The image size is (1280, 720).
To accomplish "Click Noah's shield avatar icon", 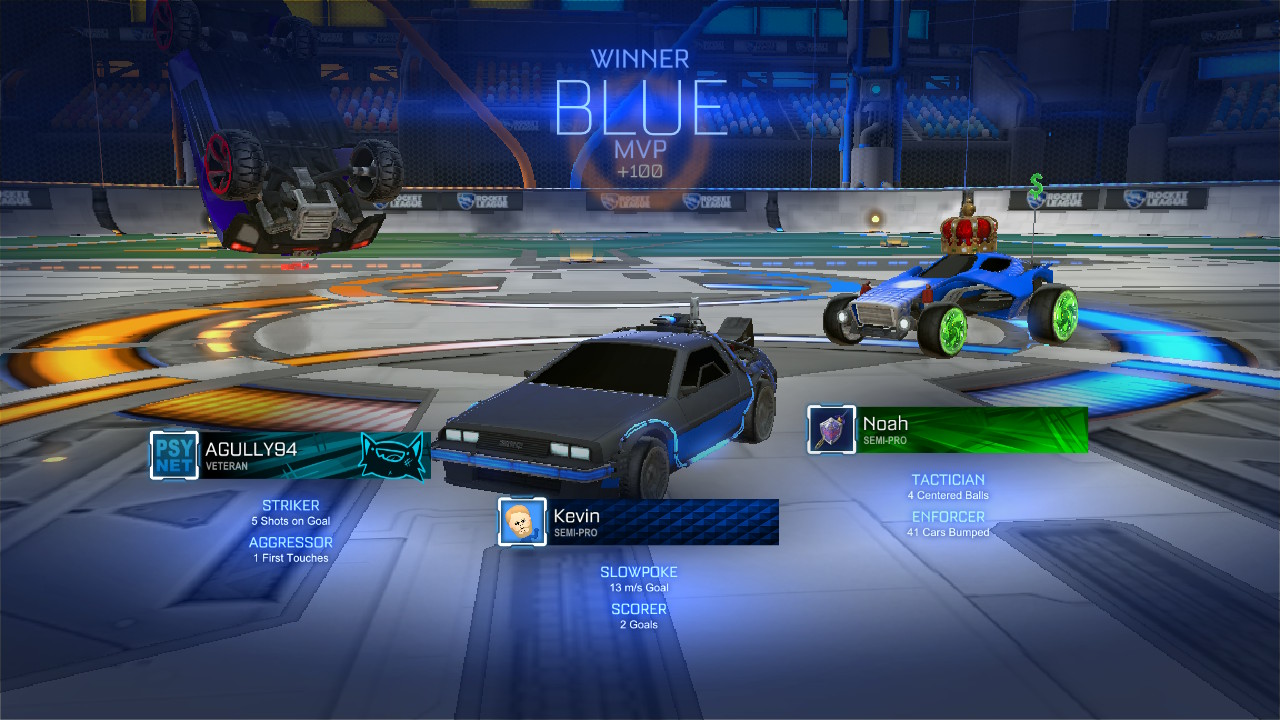I will [x=832, y=430].
